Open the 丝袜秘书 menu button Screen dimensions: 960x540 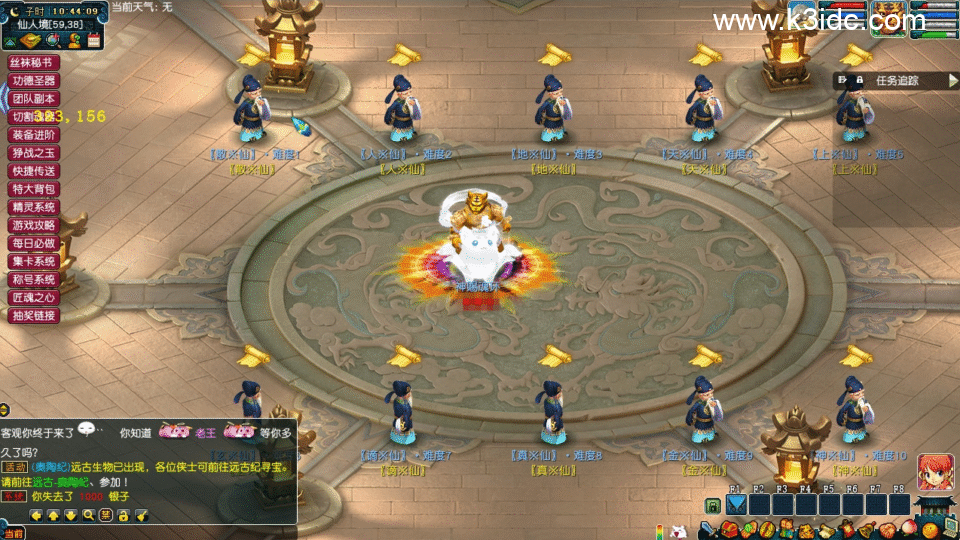(x=35, y=62)
